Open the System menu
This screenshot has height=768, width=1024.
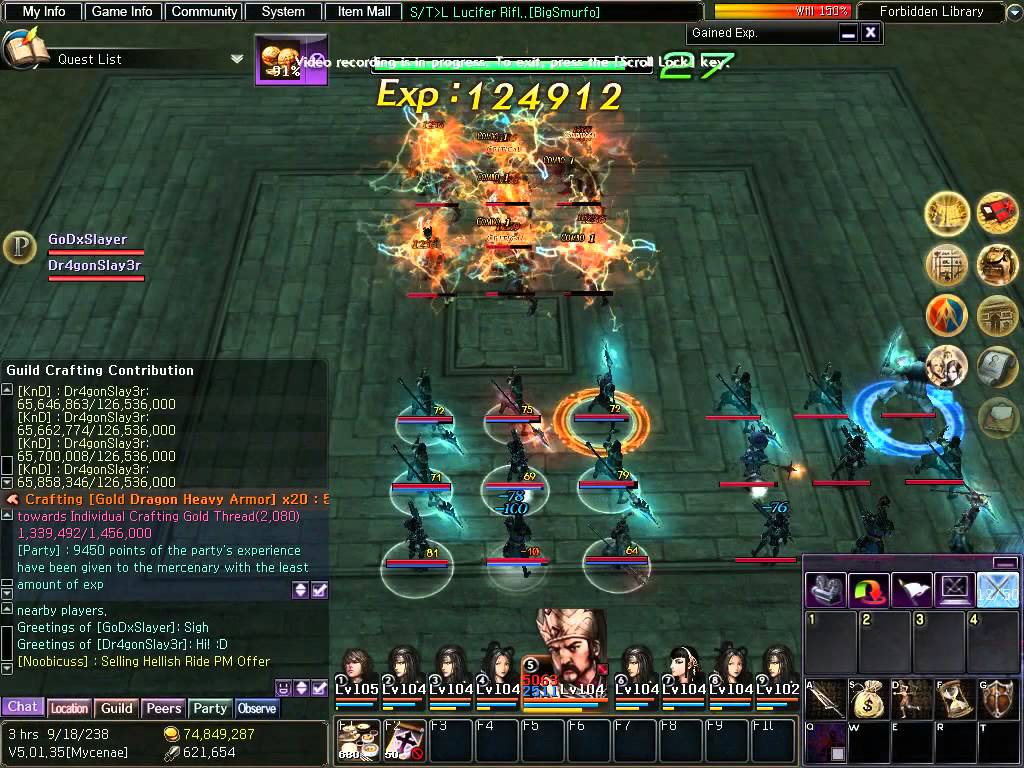283,12
